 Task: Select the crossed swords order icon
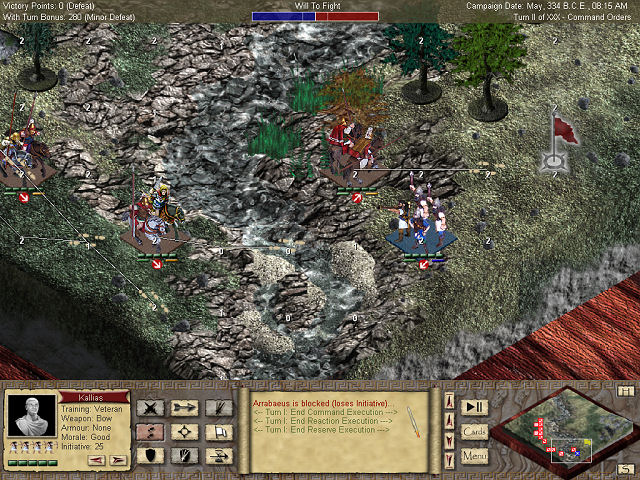(x=150, y=407)
